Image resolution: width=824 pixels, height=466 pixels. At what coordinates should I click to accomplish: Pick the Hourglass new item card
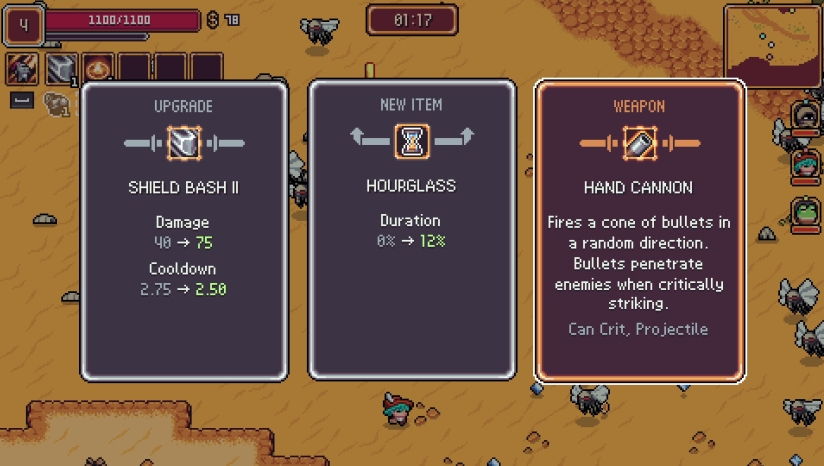[411, 230]
